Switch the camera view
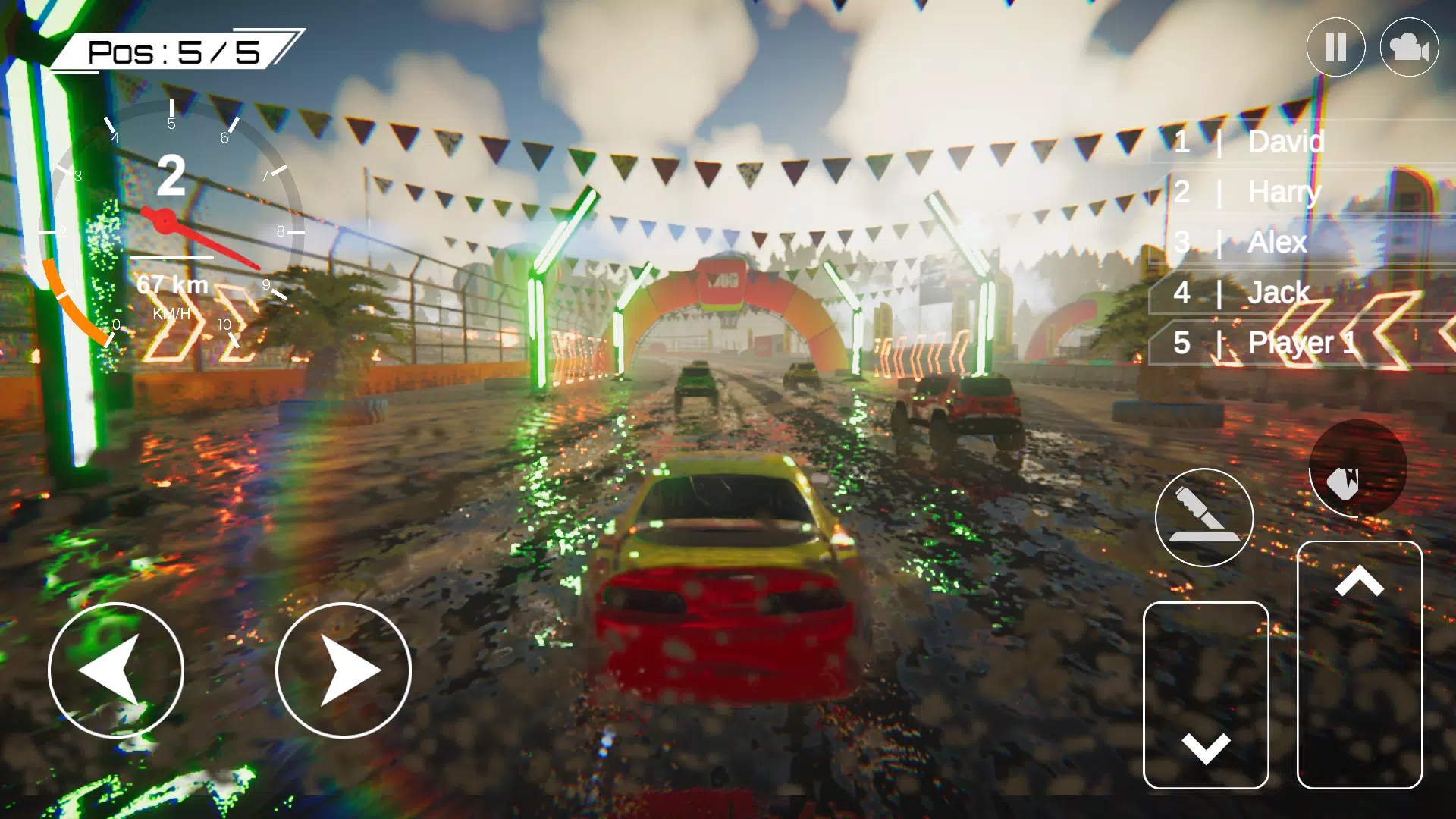Image resolution: width=1456 pixels, height=819 pixels. (1409, 47)
